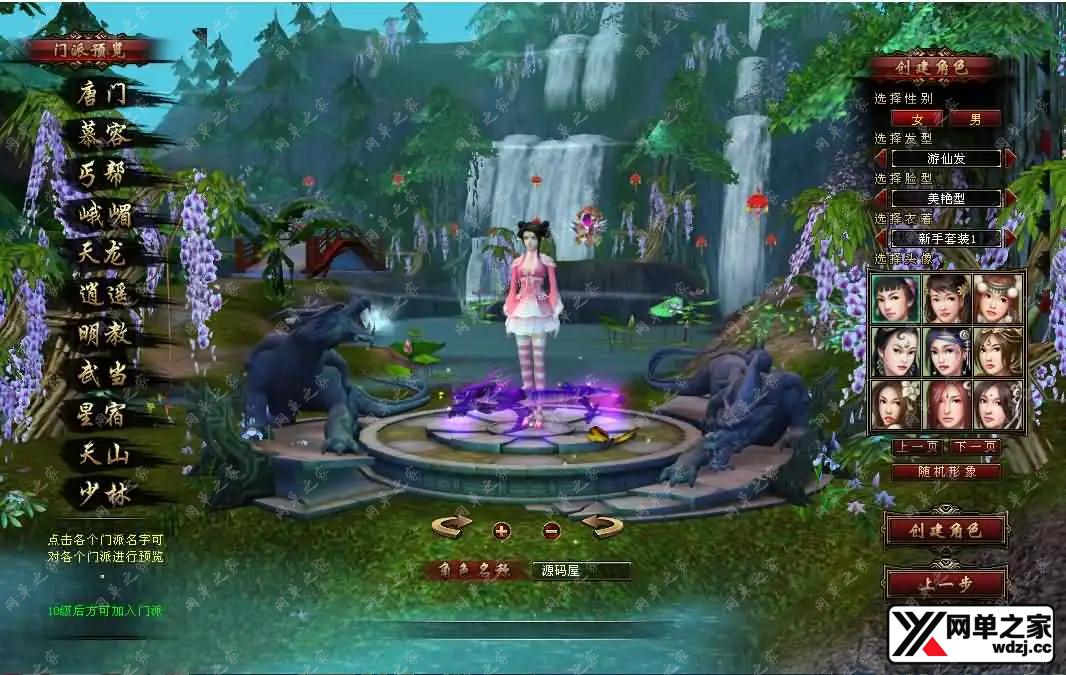Viewport: 1066px width, 675px height.
Task: Preview the 慕容 sect
Action: coord(103,135)
